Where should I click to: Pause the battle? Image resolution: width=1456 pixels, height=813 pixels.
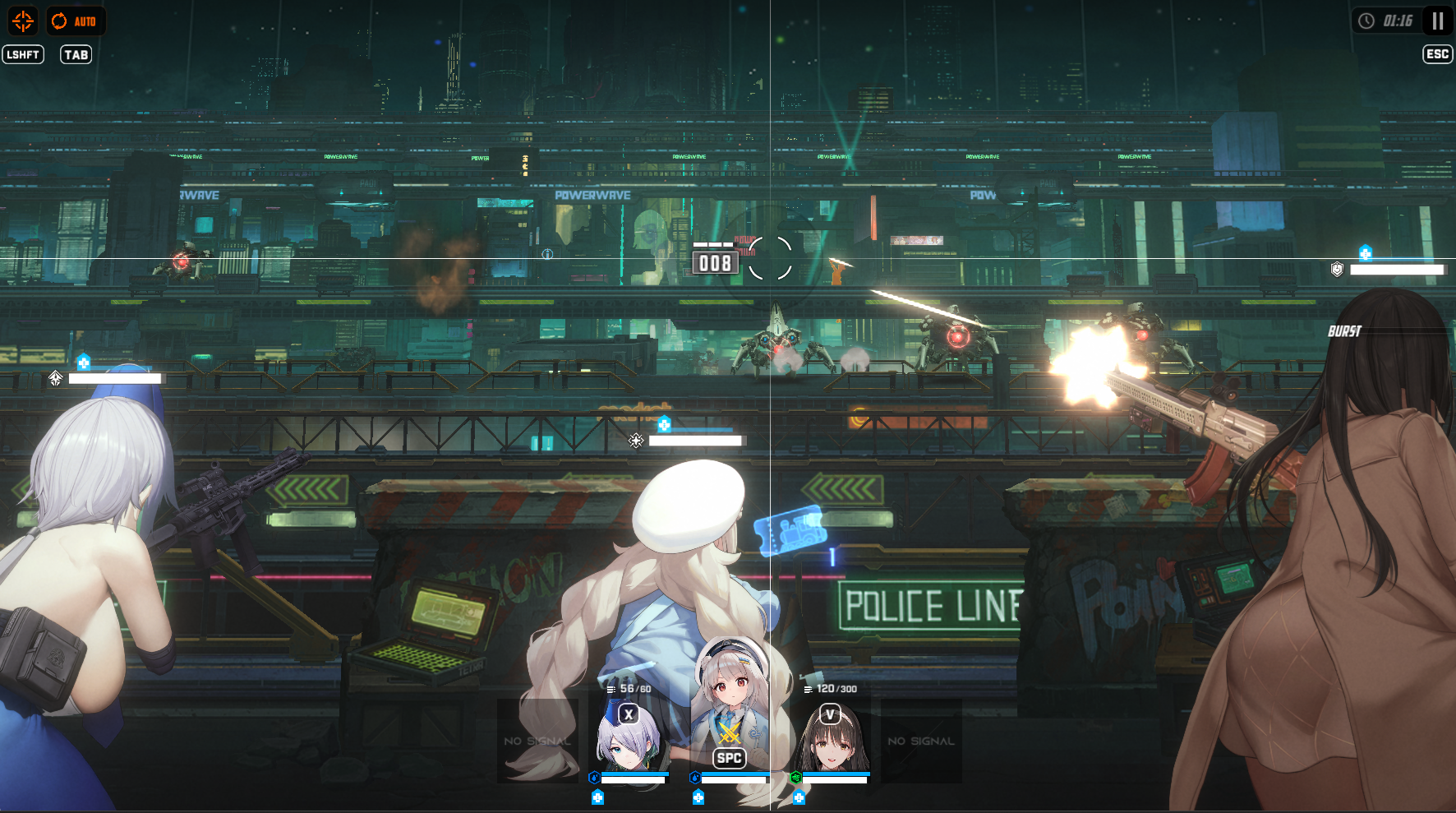[1437, 21]
